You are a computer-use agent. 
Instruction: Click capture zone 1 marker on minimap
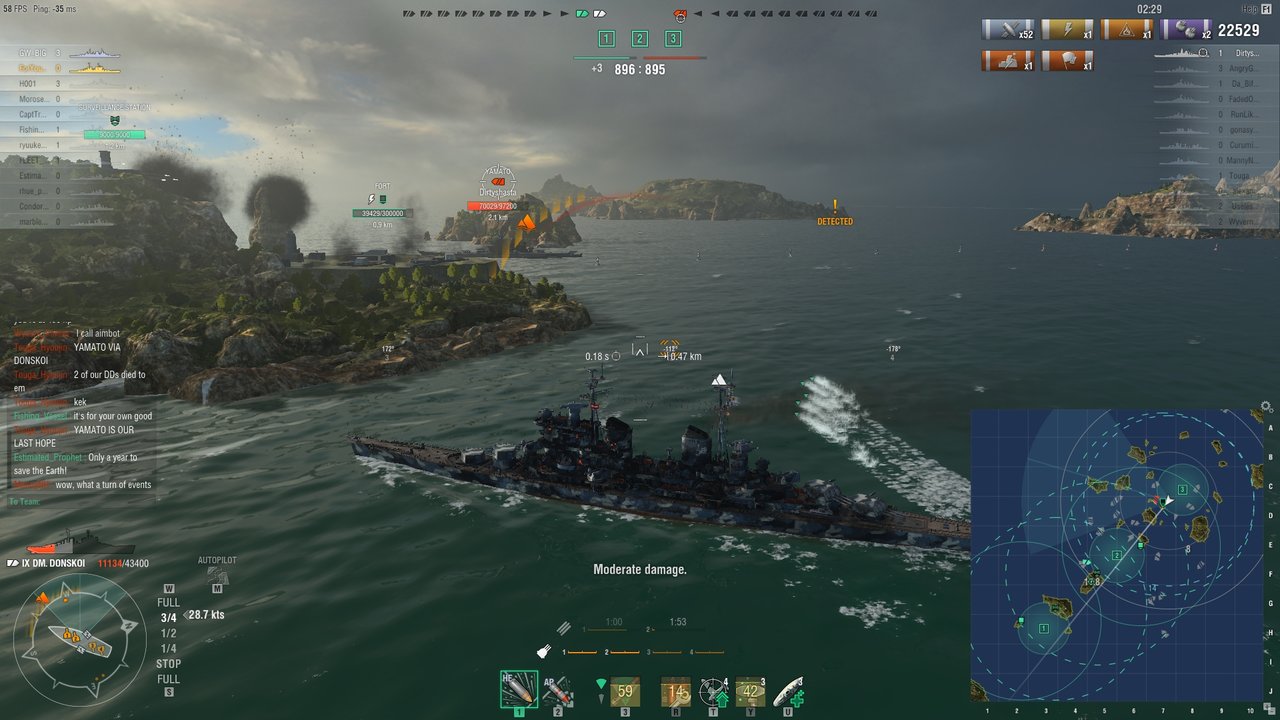point(1043,628)
